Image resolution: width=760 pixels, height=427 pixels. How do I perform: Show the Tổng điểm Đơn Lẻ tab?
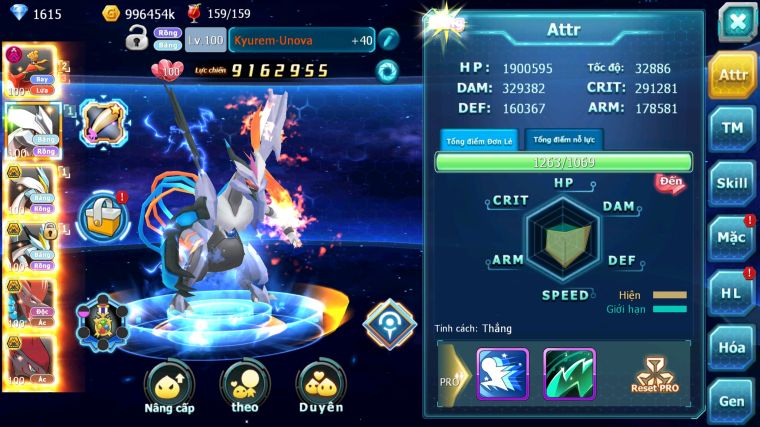tap(479, 140)
